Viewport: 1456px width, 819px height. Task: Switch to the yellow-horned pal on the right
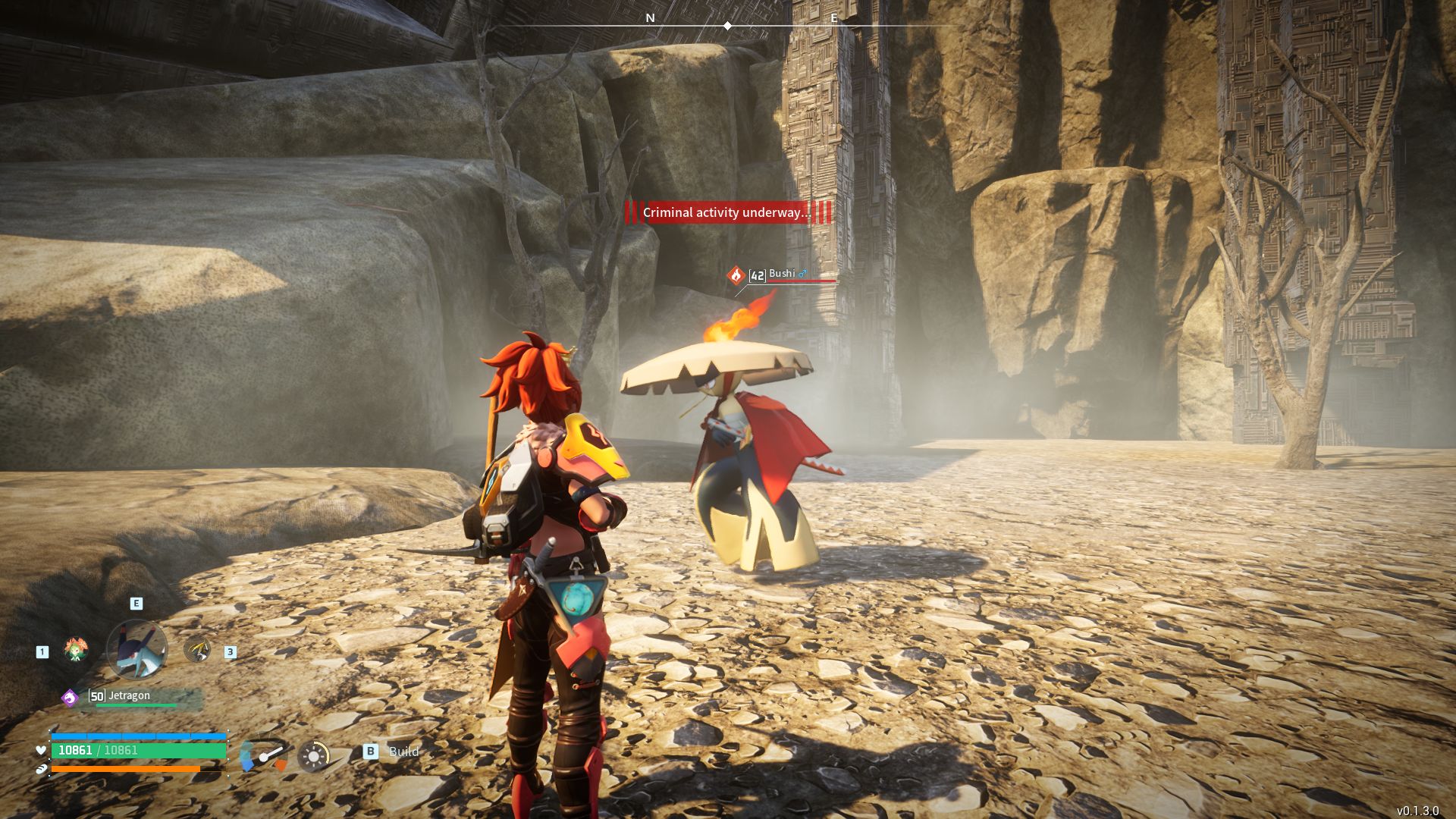(x=198, y=650)
